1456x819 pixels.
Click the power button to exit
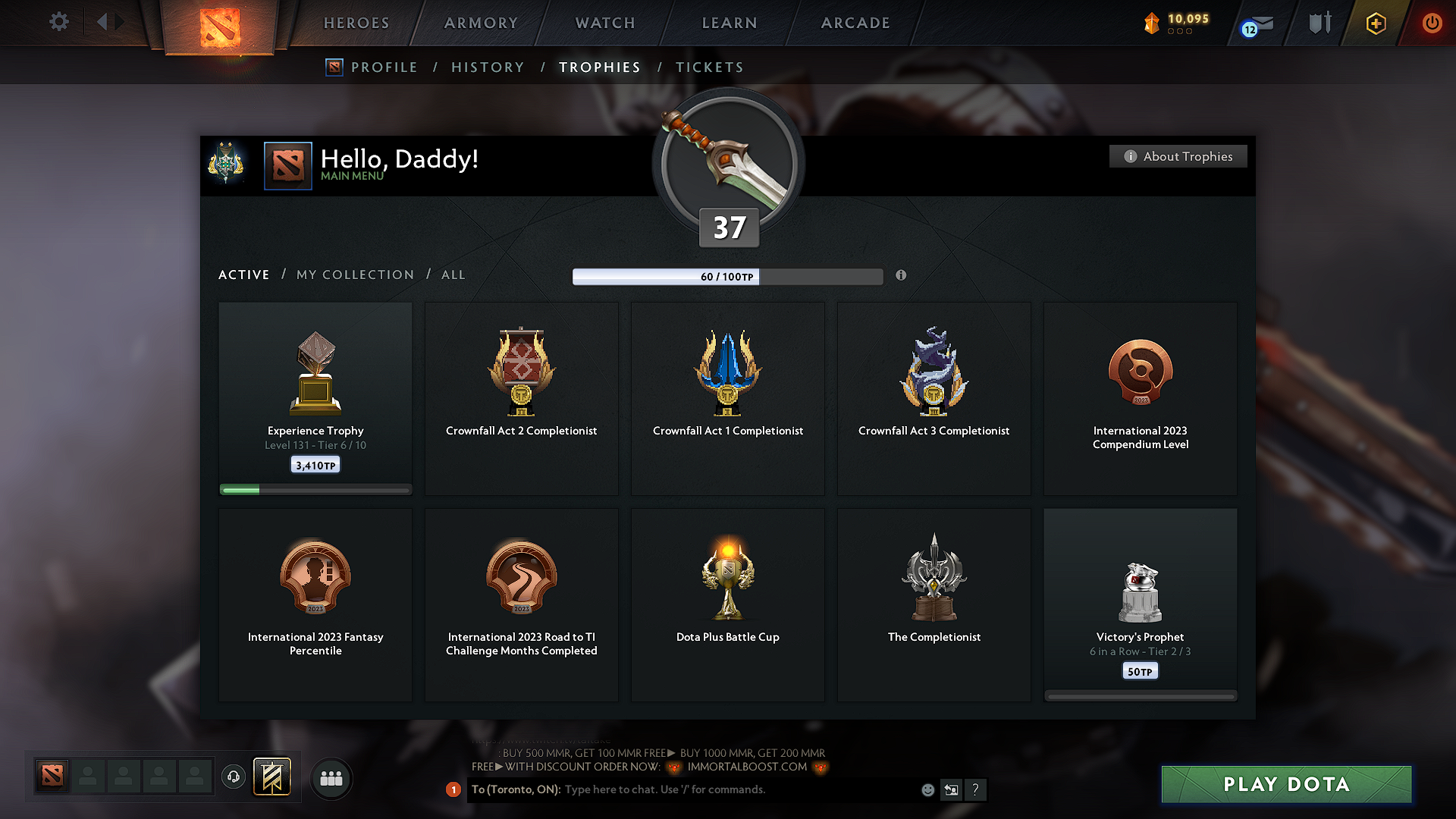tap(1432, 23)
